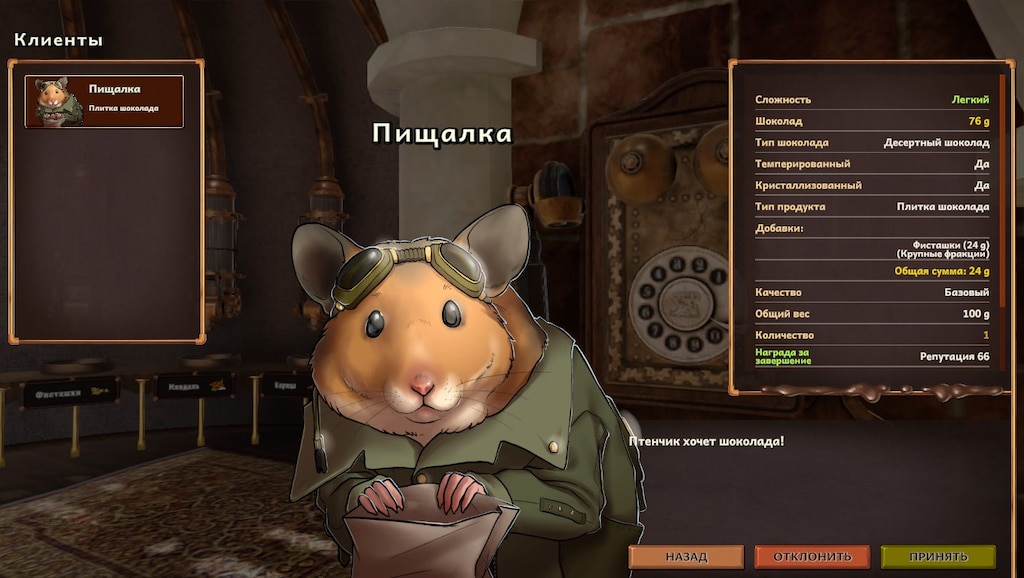Decline the order with ОТКЛОНИТЬ
The height and width of the screenshot is (578, 1024).
tap(811, 557)
